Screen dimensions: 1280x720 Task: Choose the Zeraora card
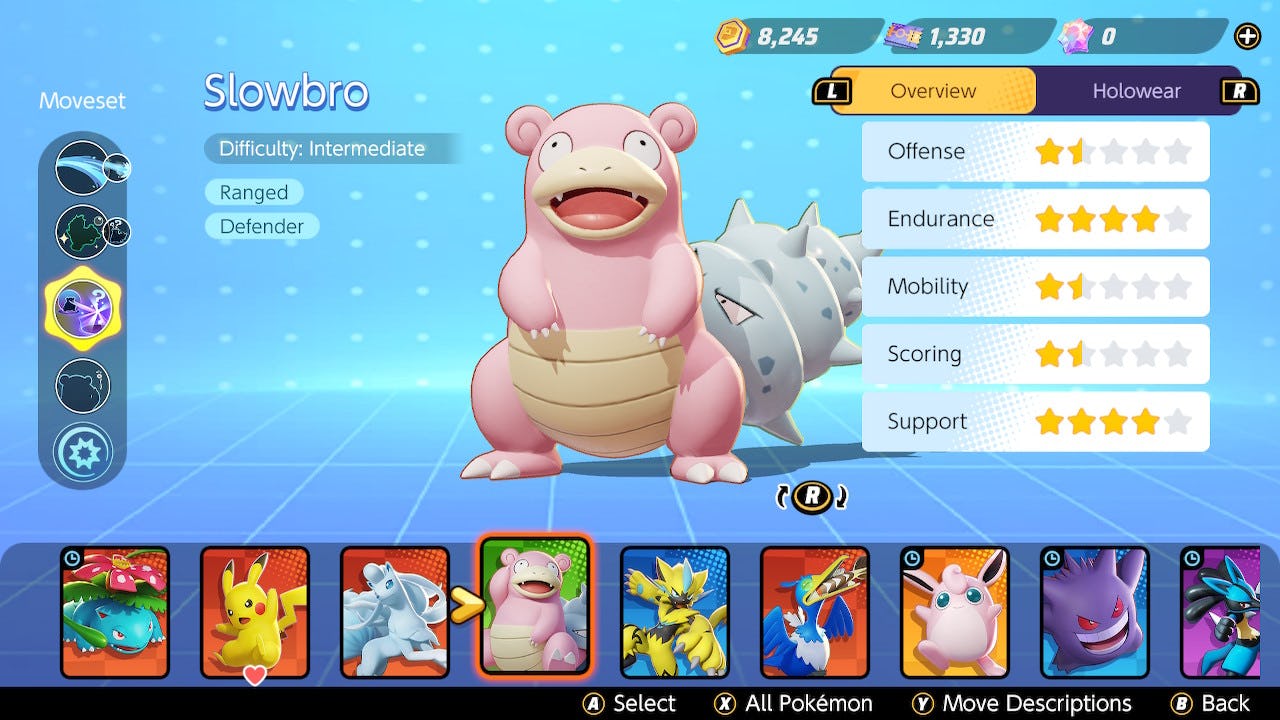click(x=675, y=611)
